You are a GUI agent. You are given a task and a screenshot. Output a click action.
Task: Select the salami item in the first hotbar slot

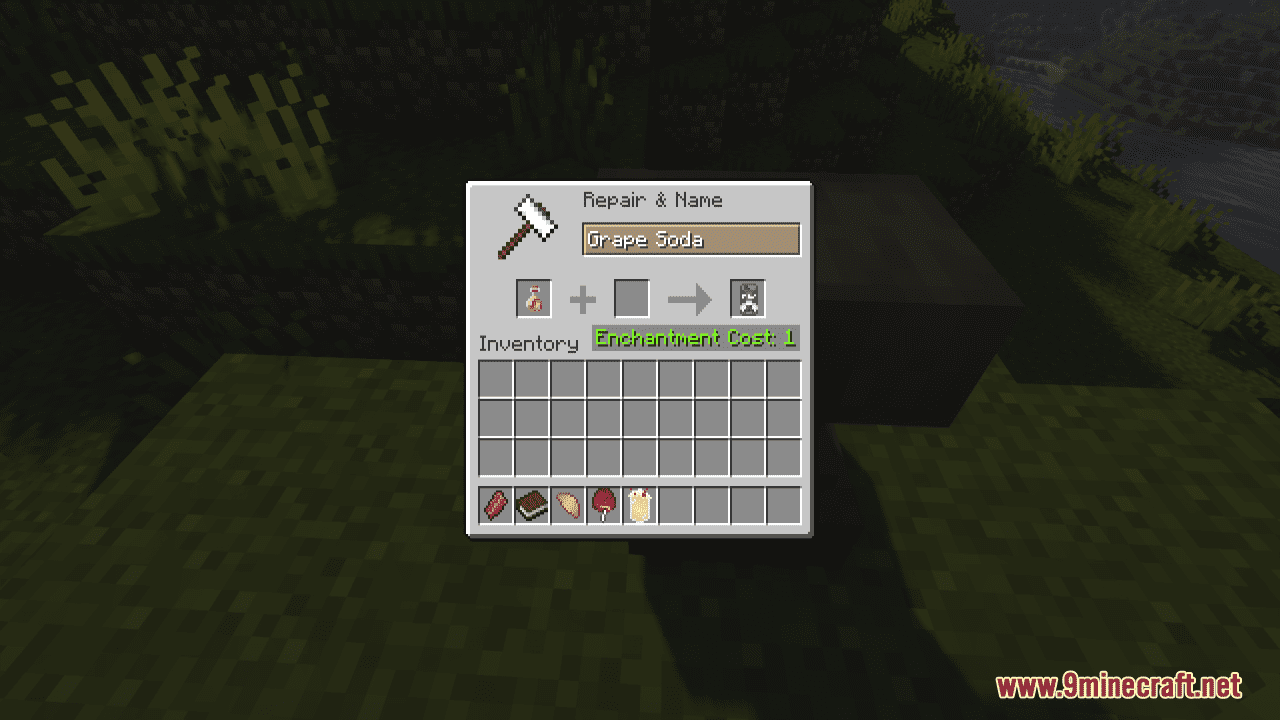[494, 505]
